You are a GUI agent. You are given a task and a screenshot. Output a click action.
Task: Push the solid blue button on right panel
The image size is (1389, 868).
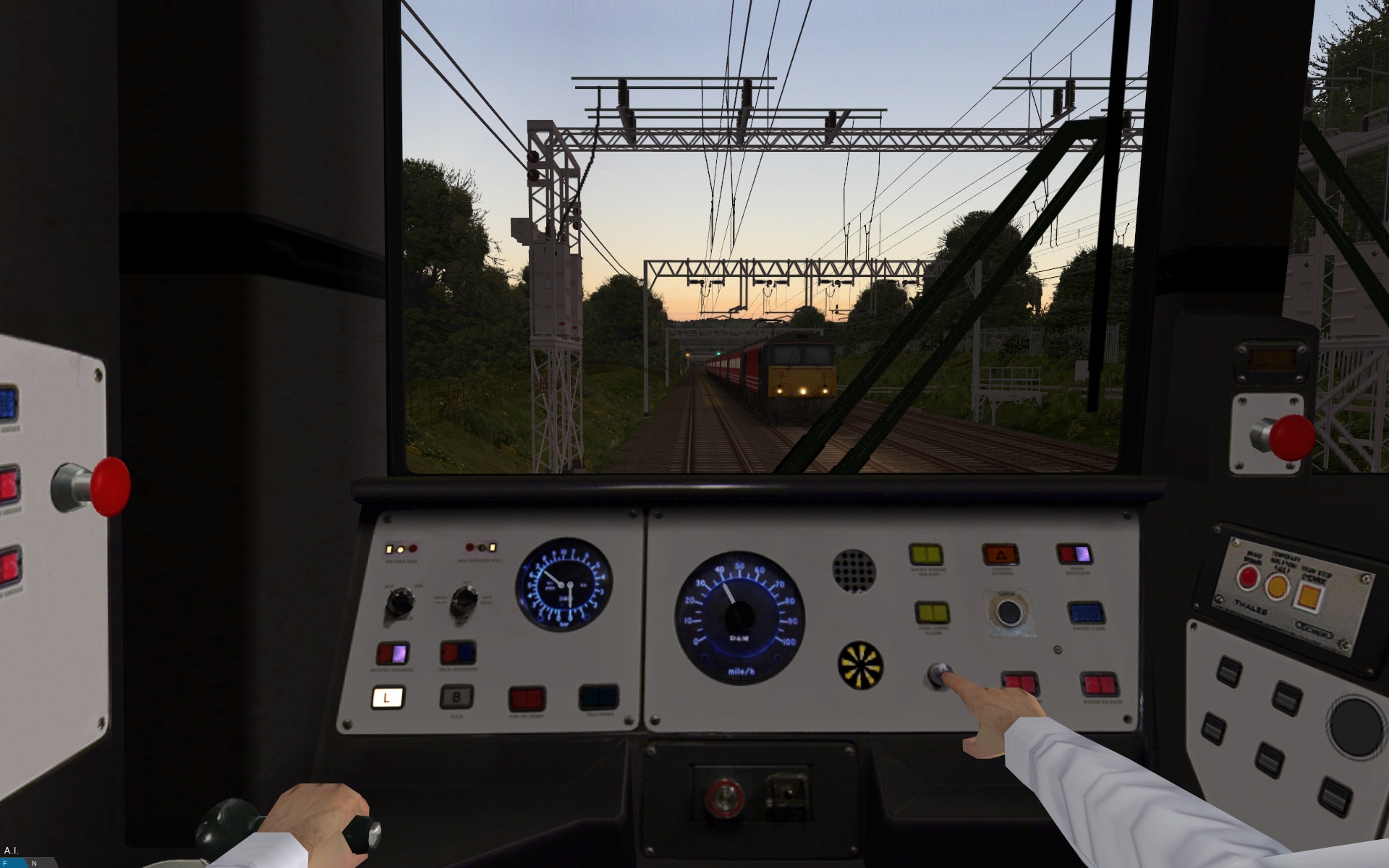pos(1085,613)
